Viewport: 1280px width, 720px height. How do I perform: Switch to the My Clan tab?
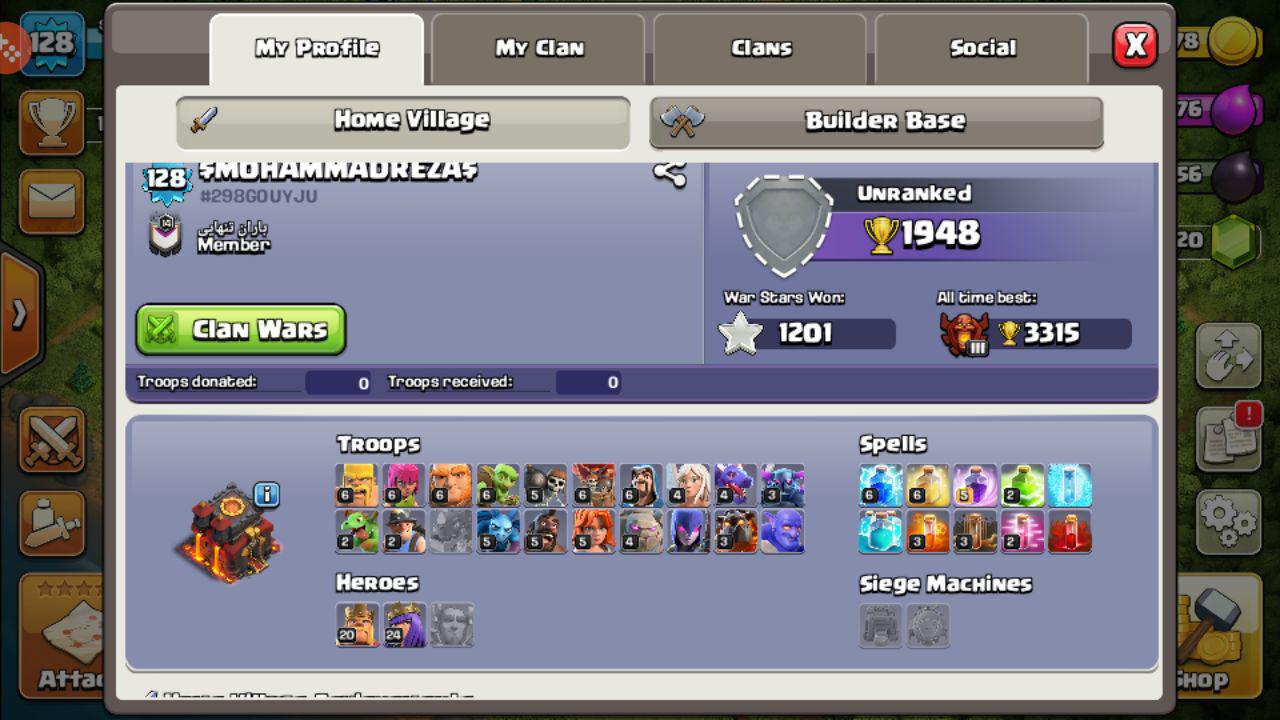pos(540,48)
